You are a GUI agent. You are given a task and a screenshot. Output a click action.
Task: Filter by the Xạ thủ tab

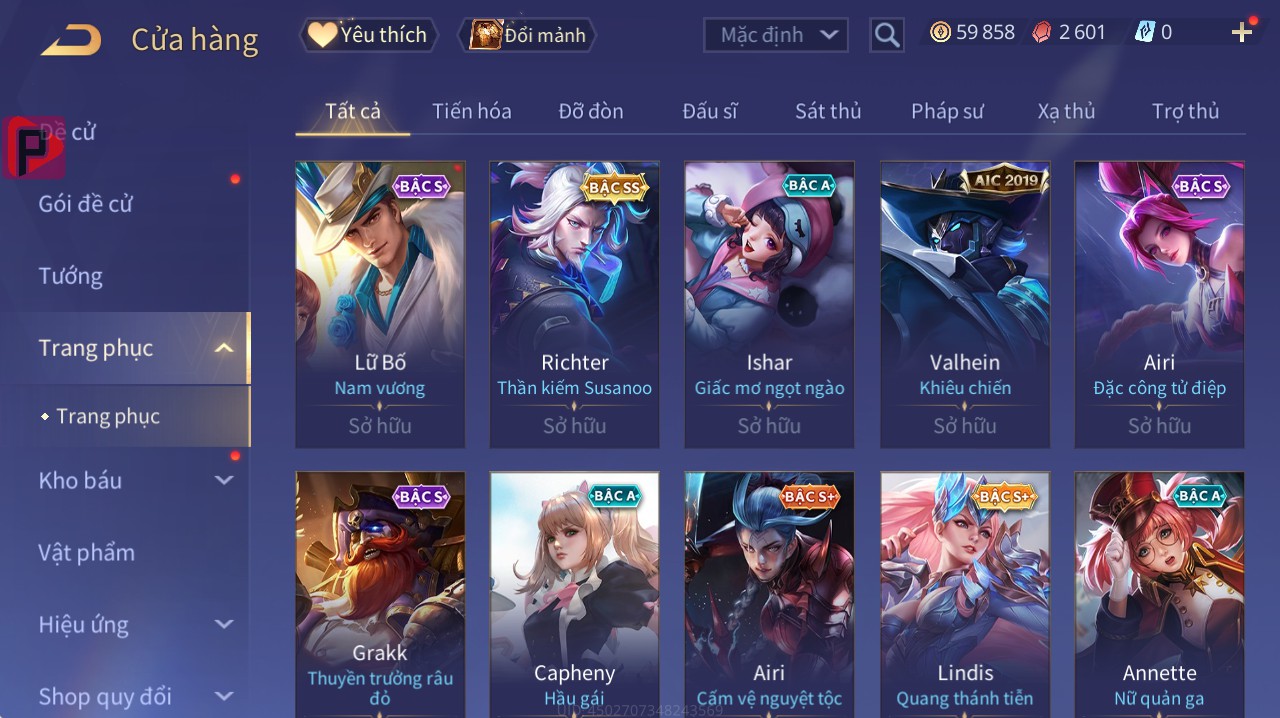tap(1066, 111)
